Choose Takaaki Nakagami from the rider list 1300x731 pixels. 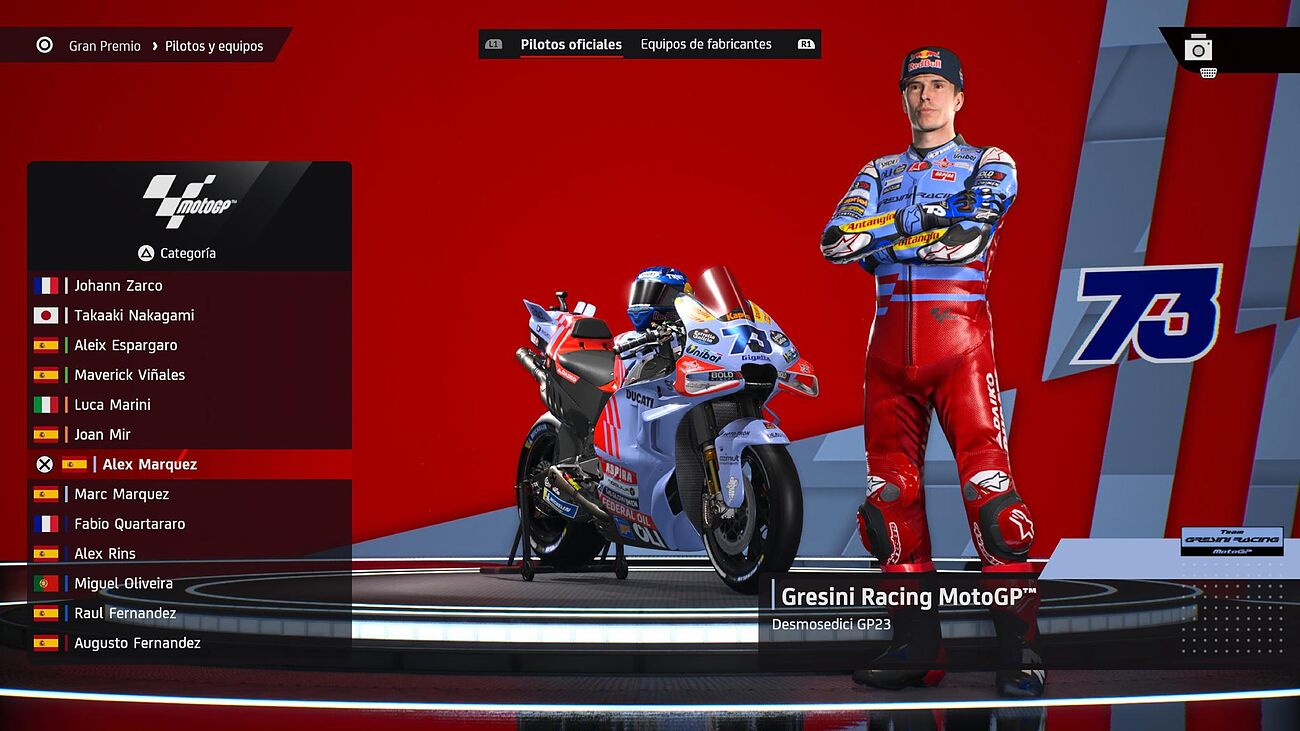(134, 316)
